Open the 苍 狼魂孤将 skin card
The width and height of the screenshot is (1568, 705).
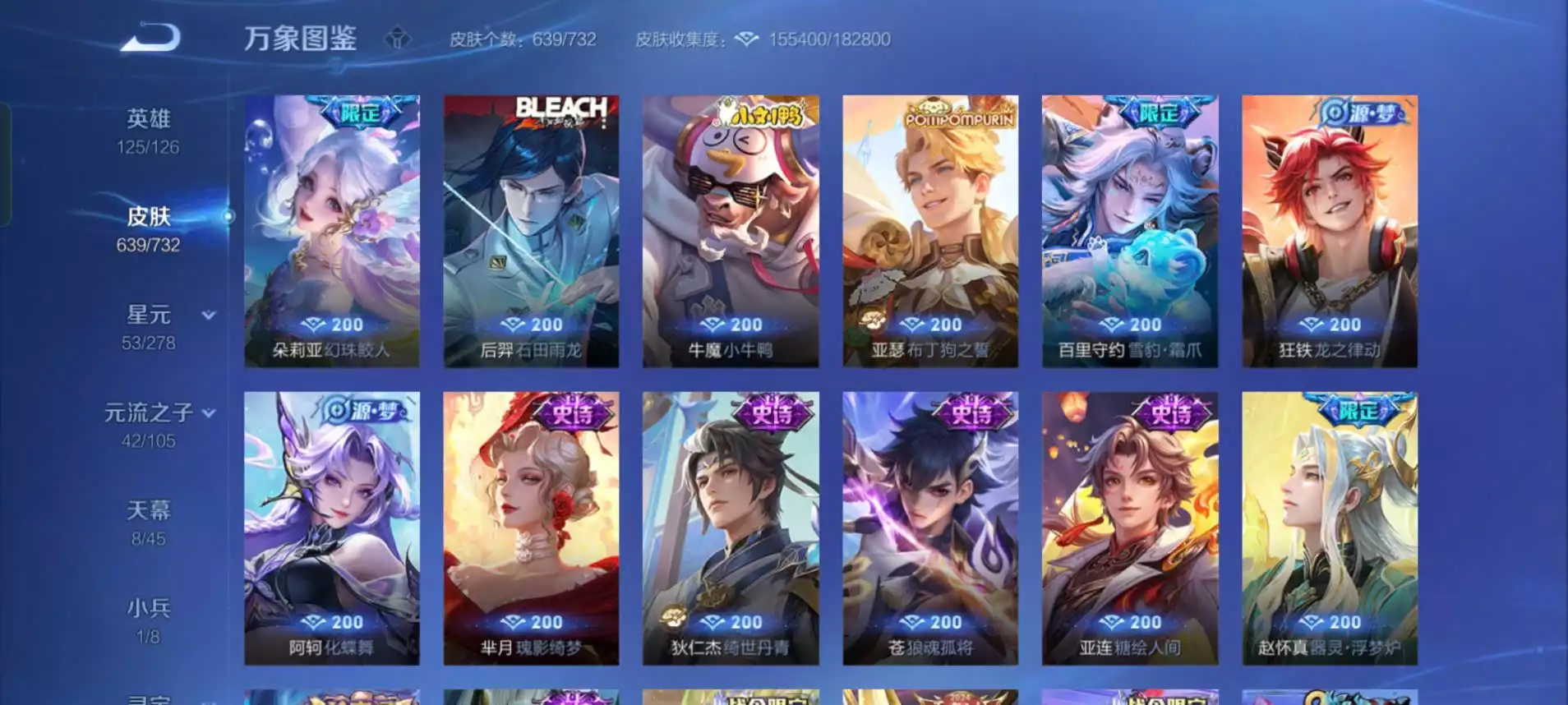coord(930,528)
